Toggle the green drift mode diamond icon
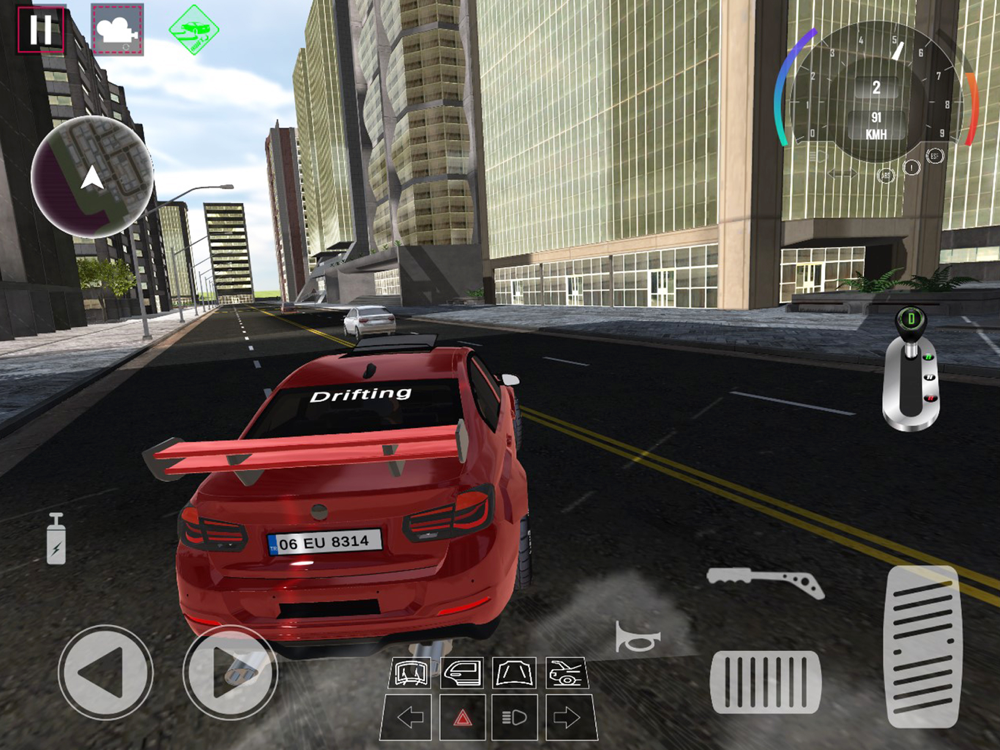1000x750 pixels. 192,28
